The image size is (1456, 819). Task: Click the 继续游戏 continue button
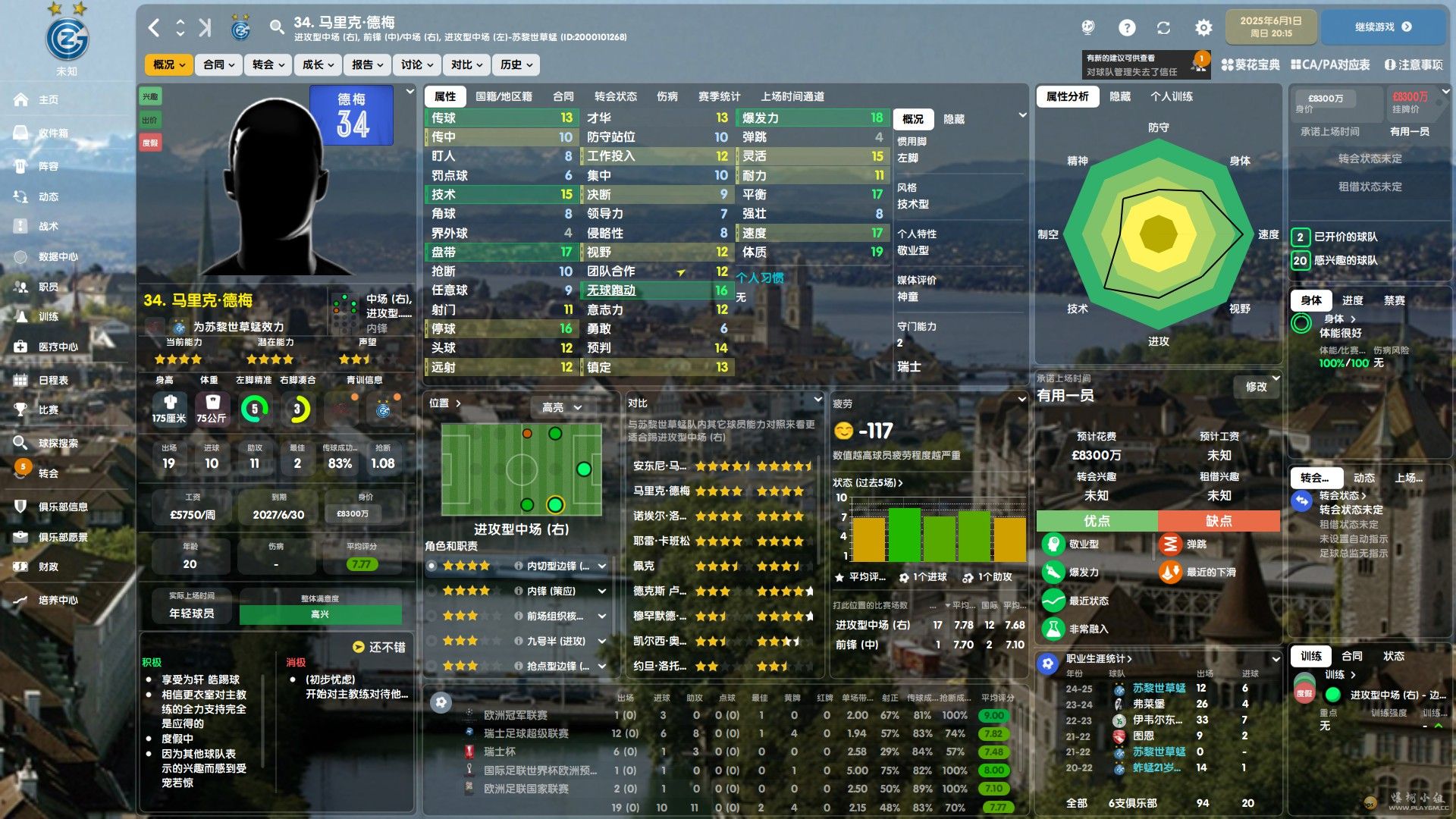1382,27
